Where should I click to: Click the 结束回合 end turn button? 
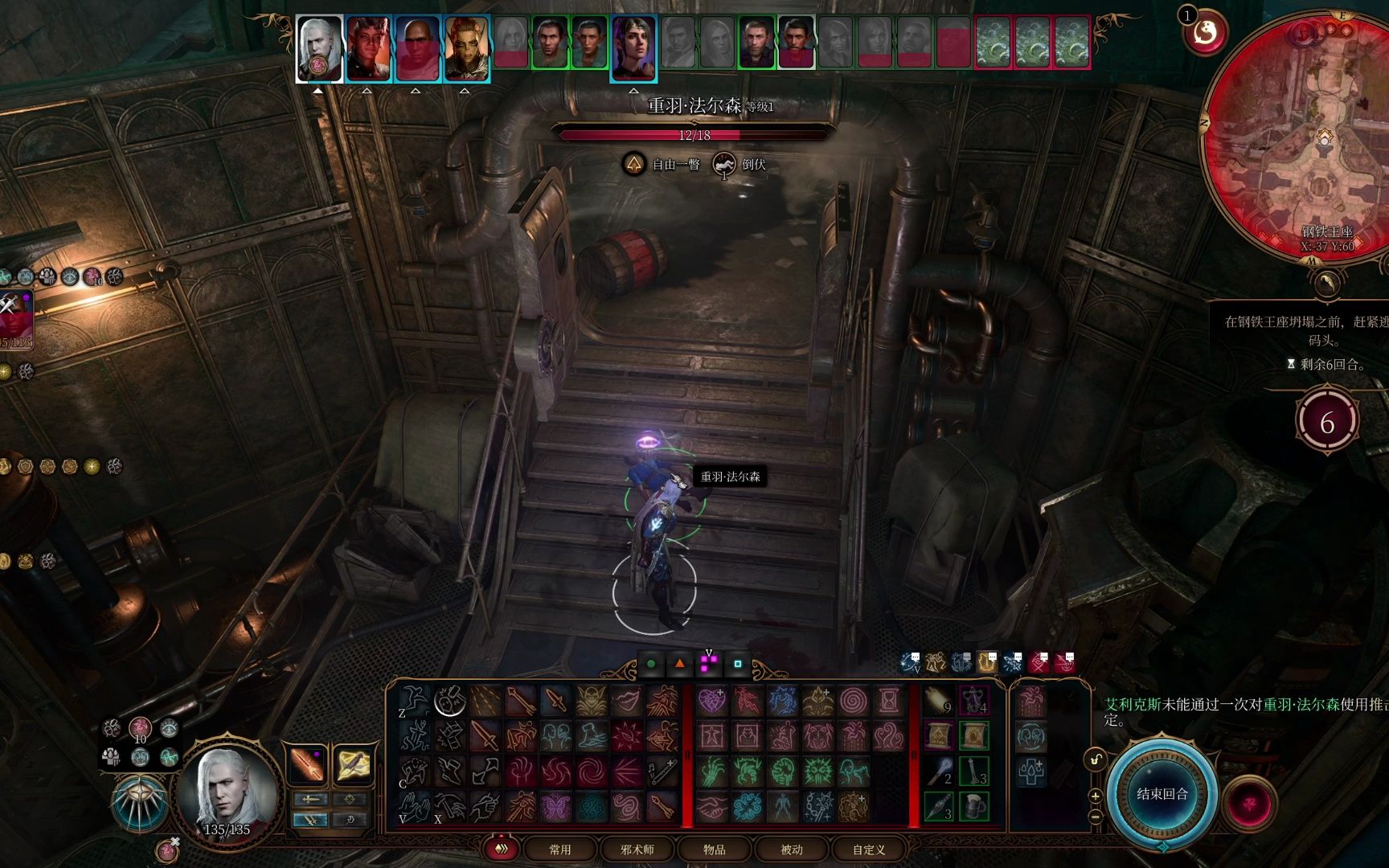1162,794
